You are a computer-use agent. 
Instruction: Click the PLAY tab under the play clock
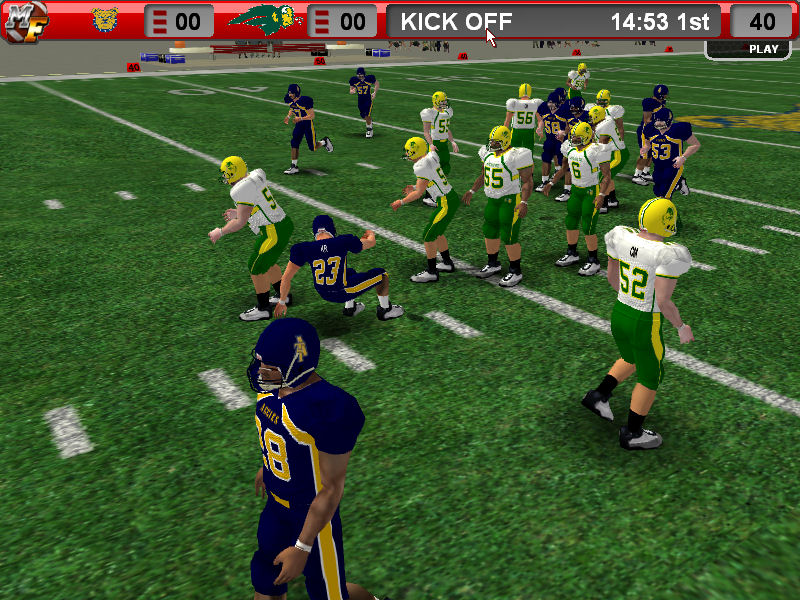click(763, 49)
